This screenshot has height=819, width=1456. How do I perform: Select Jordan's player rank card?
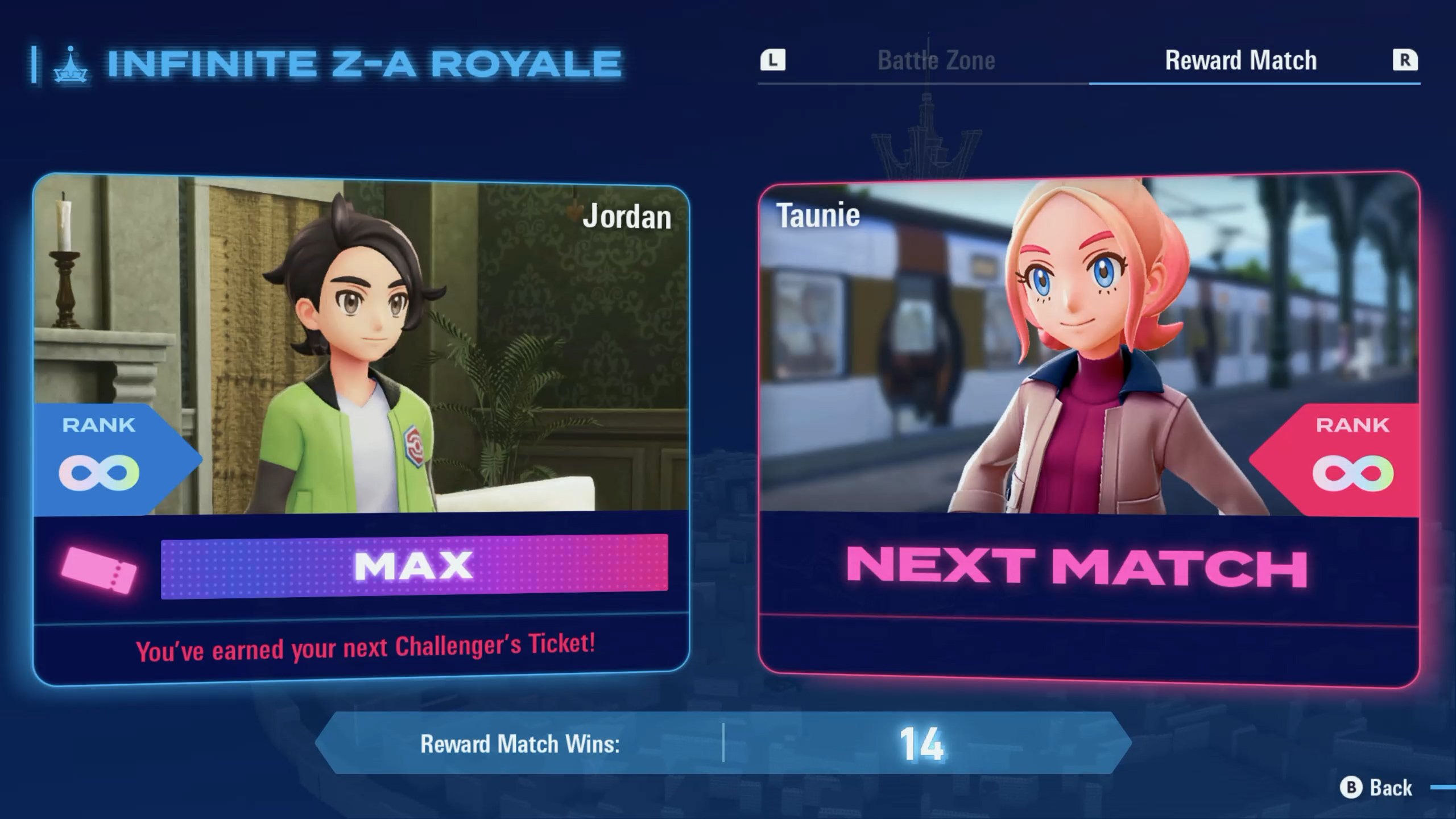click(x=361, y=430)
